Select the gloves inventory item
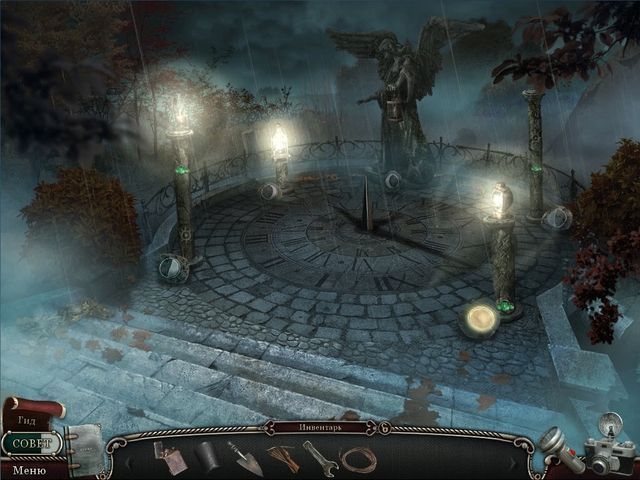 tap(283, 457)
